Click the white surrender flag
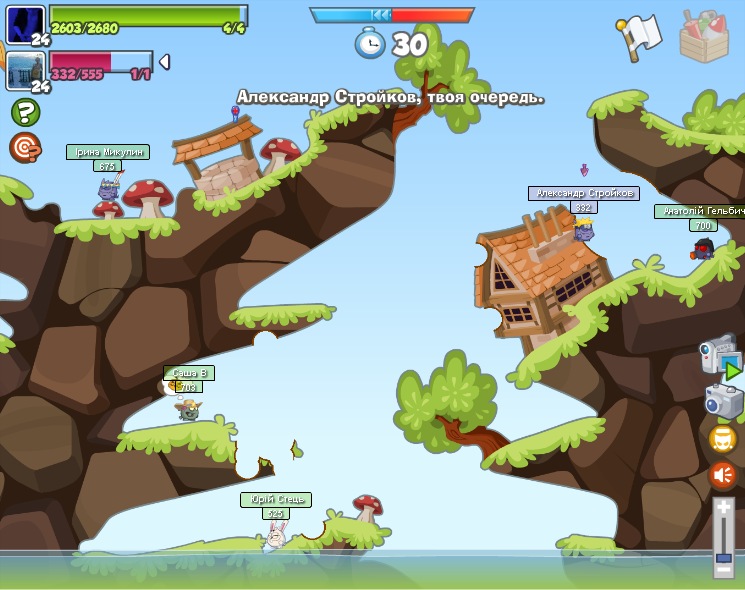The width and height of the screenshot is (745, 590). pyautogui.click(x=641, y=37)
